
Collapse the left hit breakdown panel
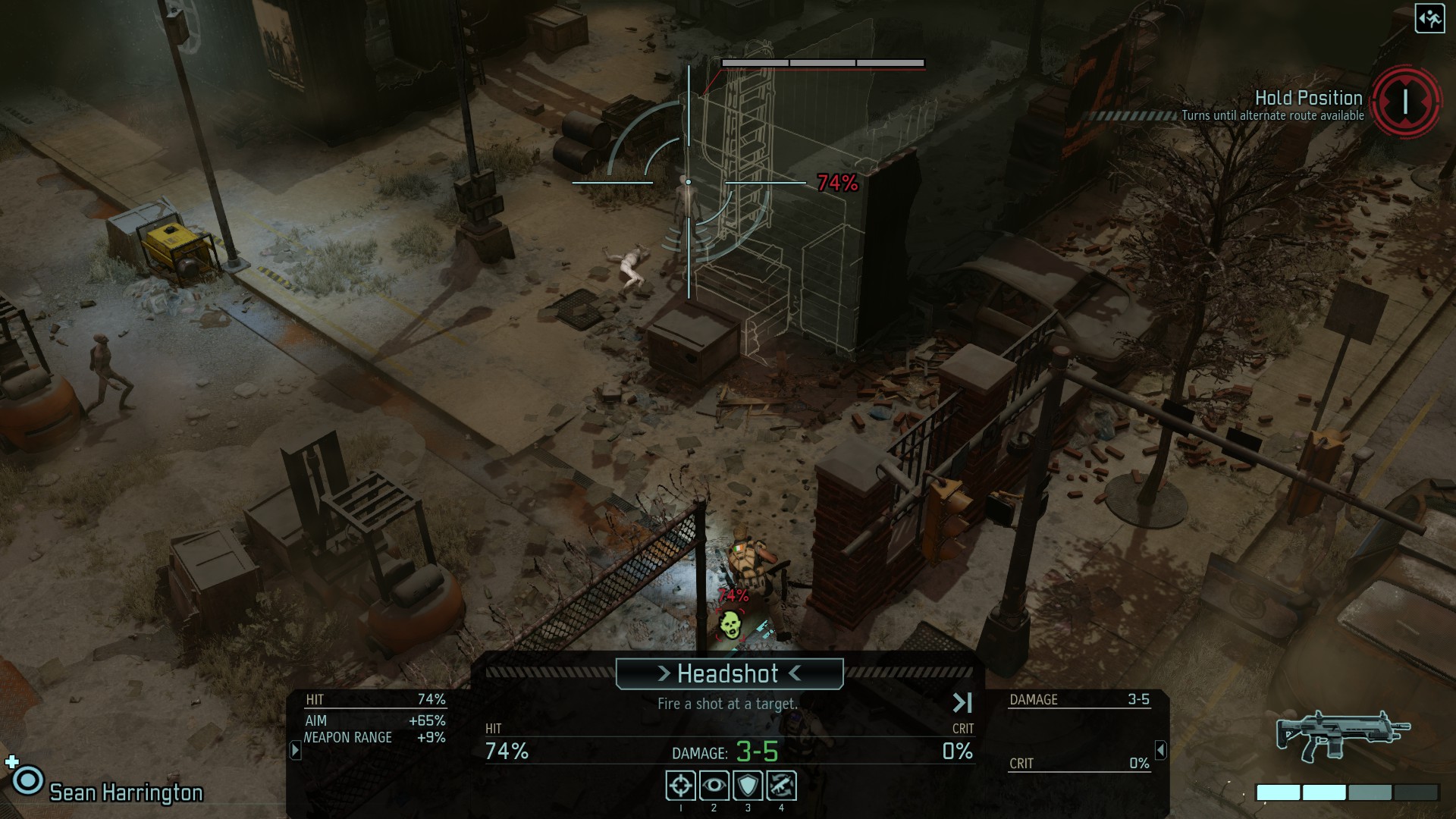pyautogui.click(x=296, y=750)
